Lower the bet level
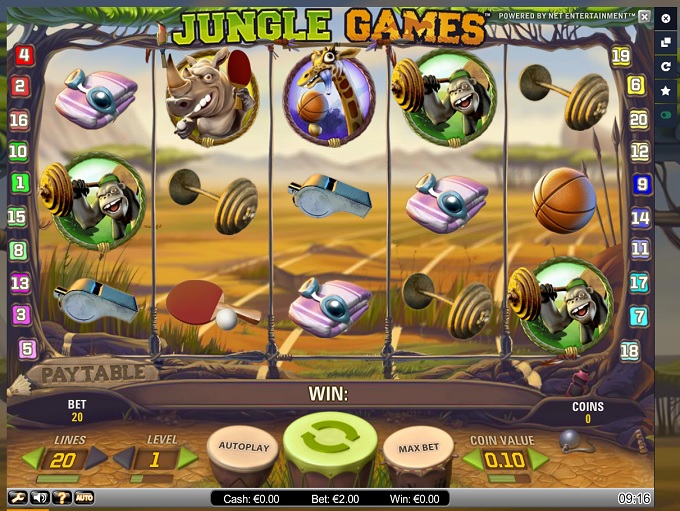This screenshot has width=680, height=511. 121,458
